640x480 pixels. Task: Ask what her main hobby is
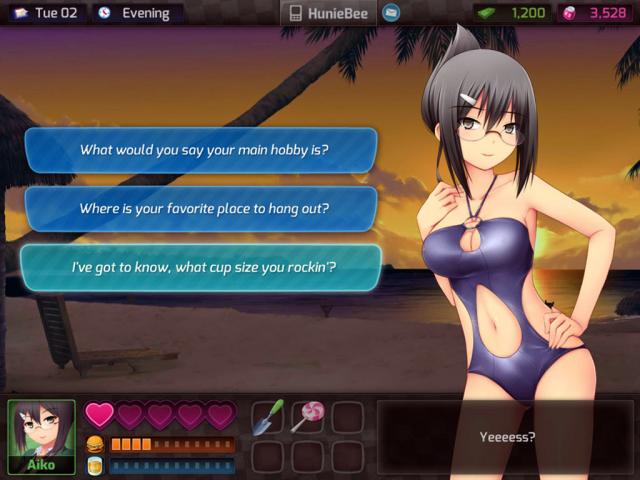tap(204, 150)
